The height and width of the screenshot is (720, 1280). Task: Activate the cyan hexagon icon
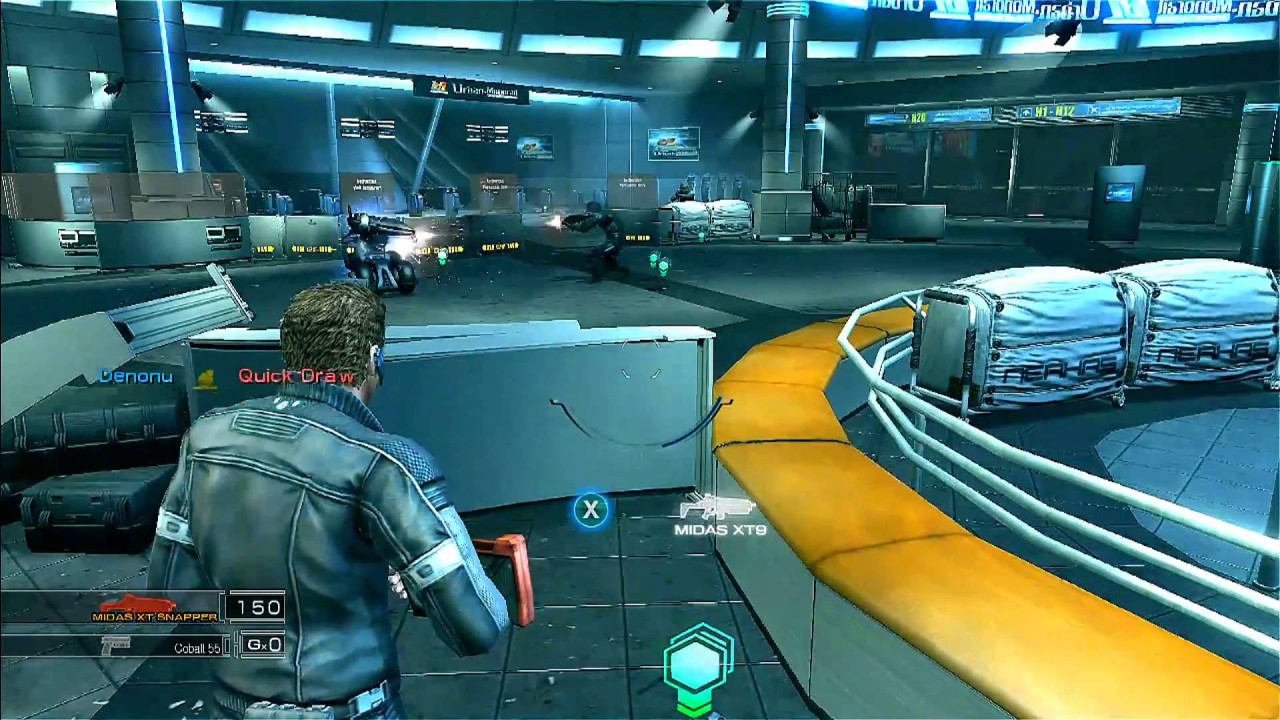(699, 660)
